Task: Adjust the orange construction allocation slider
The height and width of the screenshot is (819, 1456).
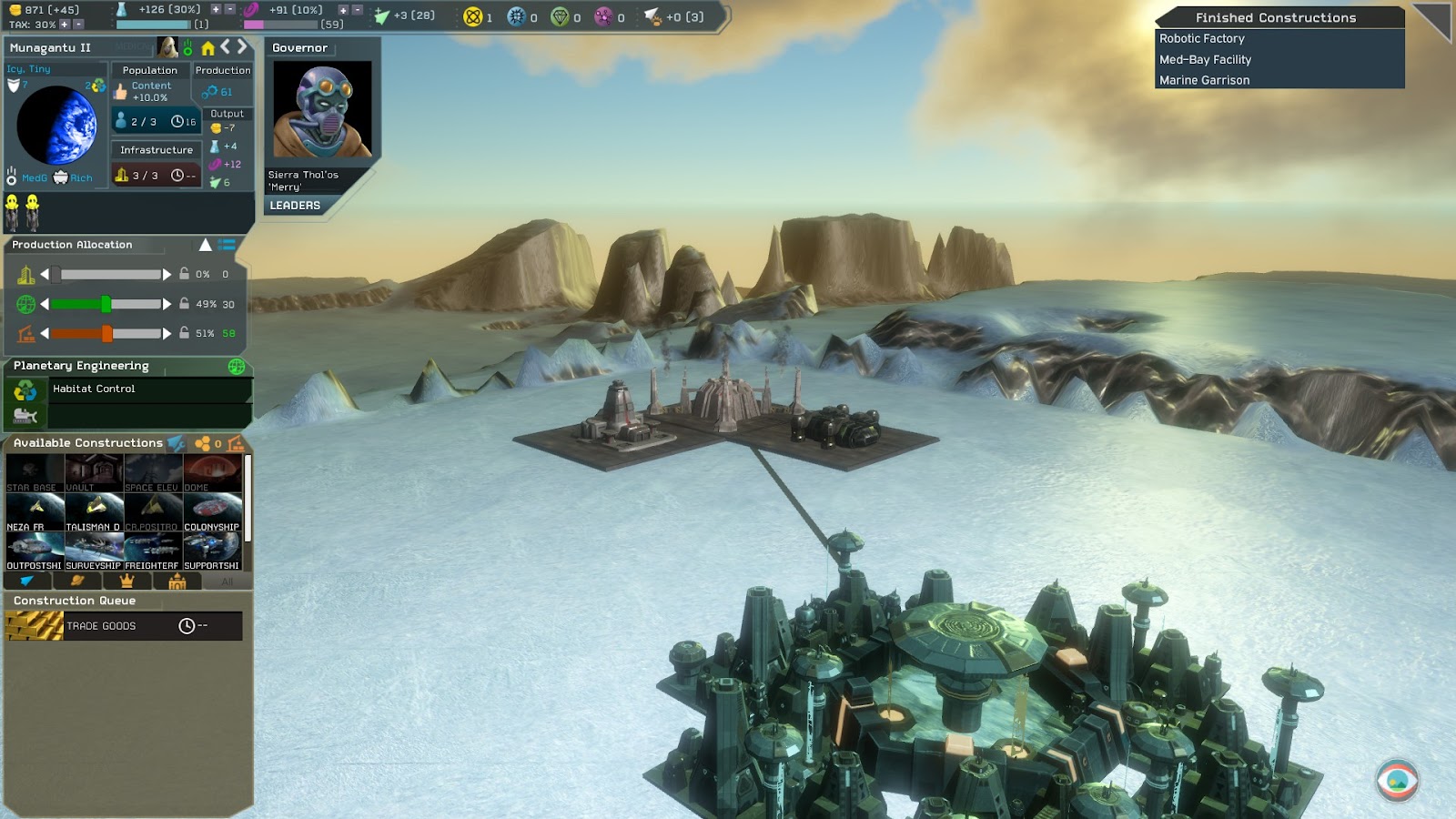Action: coord(106,333)
